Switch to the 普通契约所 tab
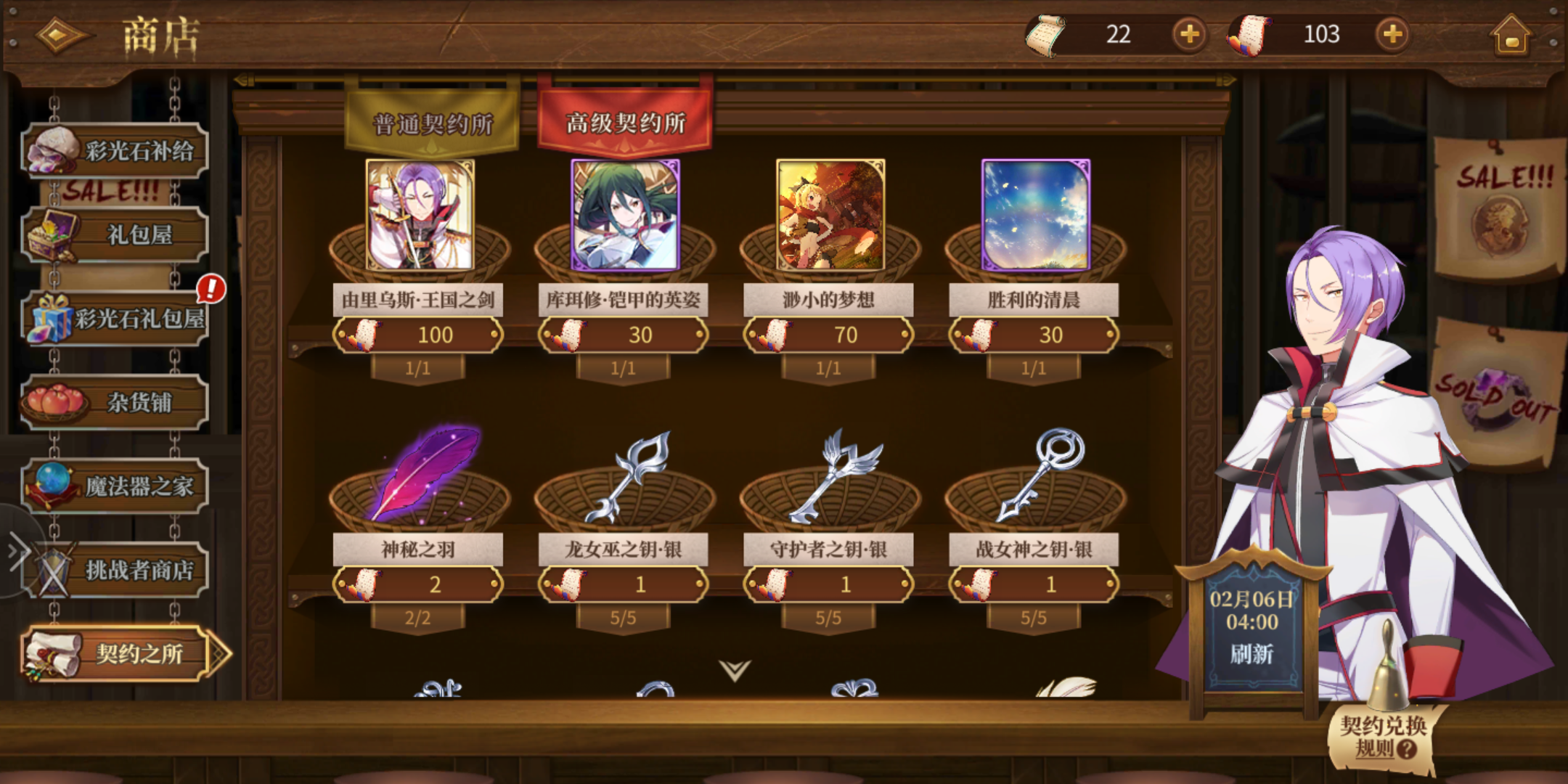The image size is (1568, 784). click(x=432, y=120)
